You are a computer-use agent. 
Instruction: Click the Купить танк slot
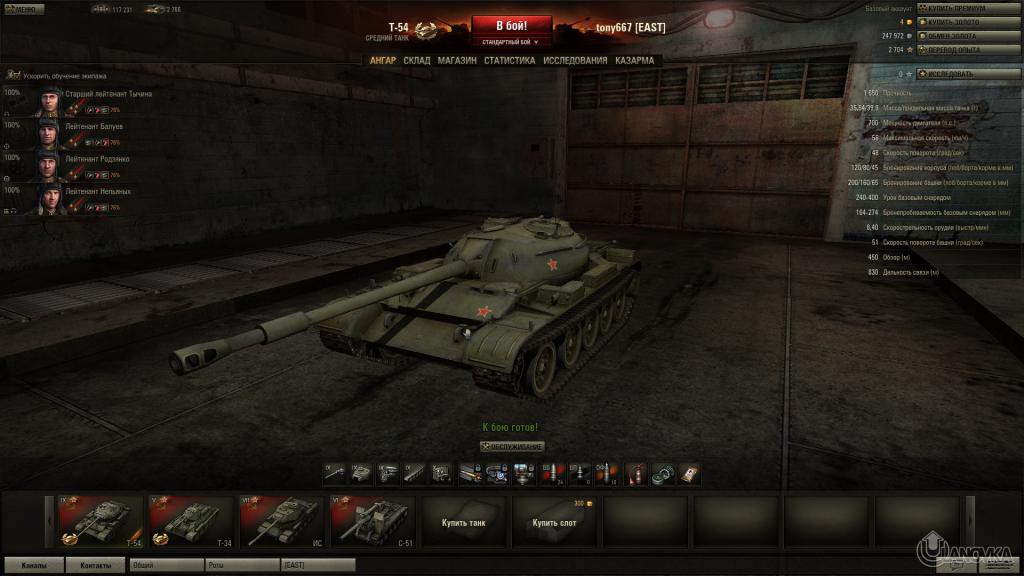(x=464, y=522)
